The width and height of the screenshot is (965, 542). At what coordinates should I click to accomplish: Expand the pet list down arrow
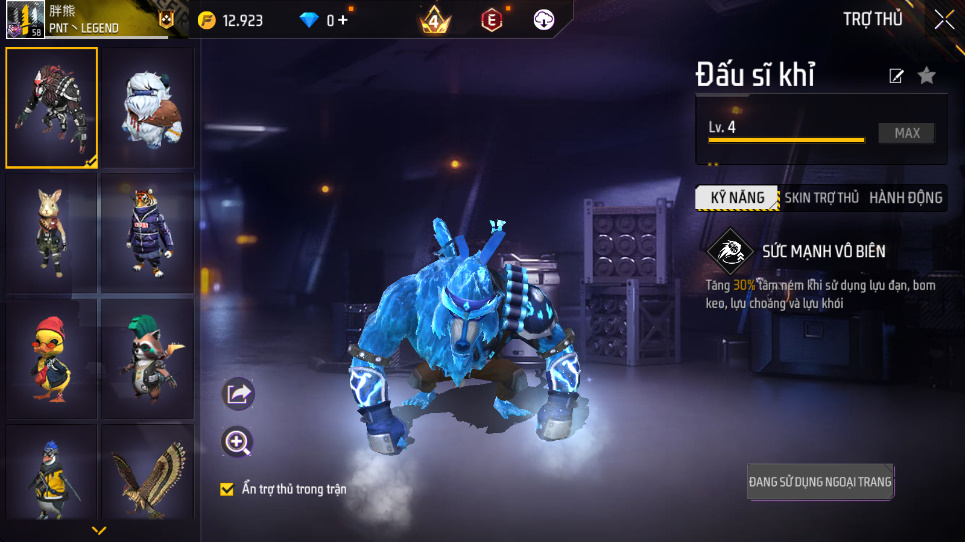click(99, 530)
